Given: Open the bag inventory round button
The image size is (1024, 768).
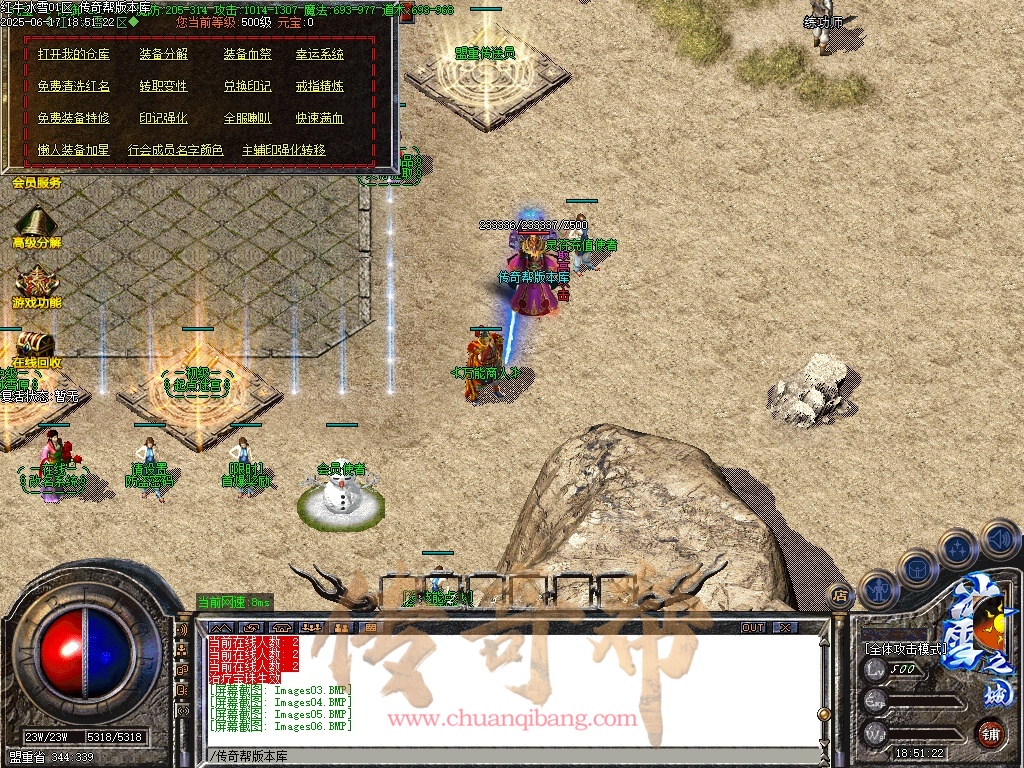Looking at the screenshot, I should pos(917,567).
